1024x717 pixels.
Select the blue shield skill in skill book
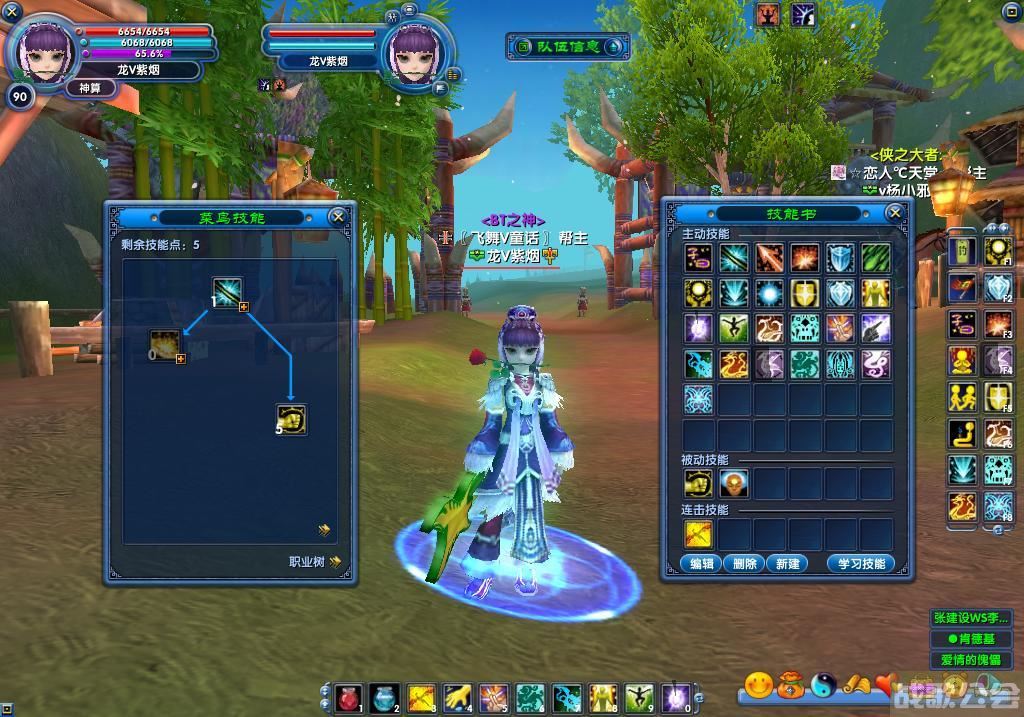(x=840, y=257)
